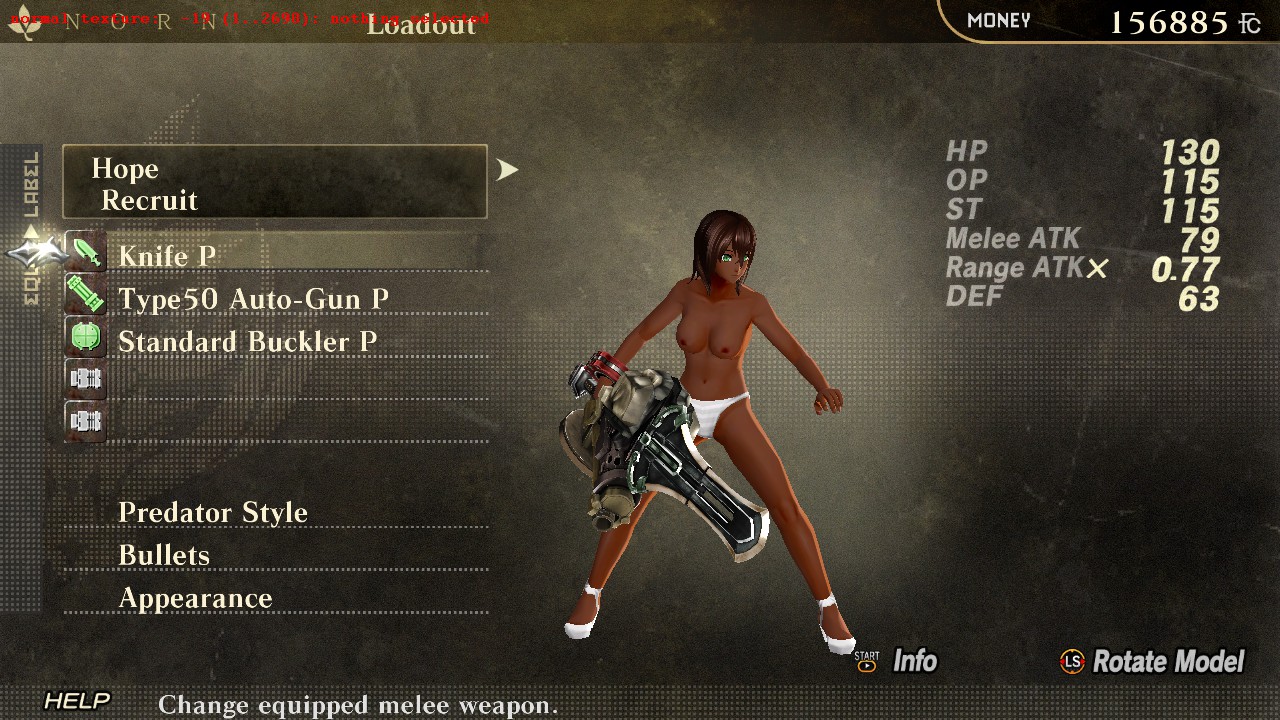Click the green round shield icon
Screen dimensions: 1280x720
[86, 337]
